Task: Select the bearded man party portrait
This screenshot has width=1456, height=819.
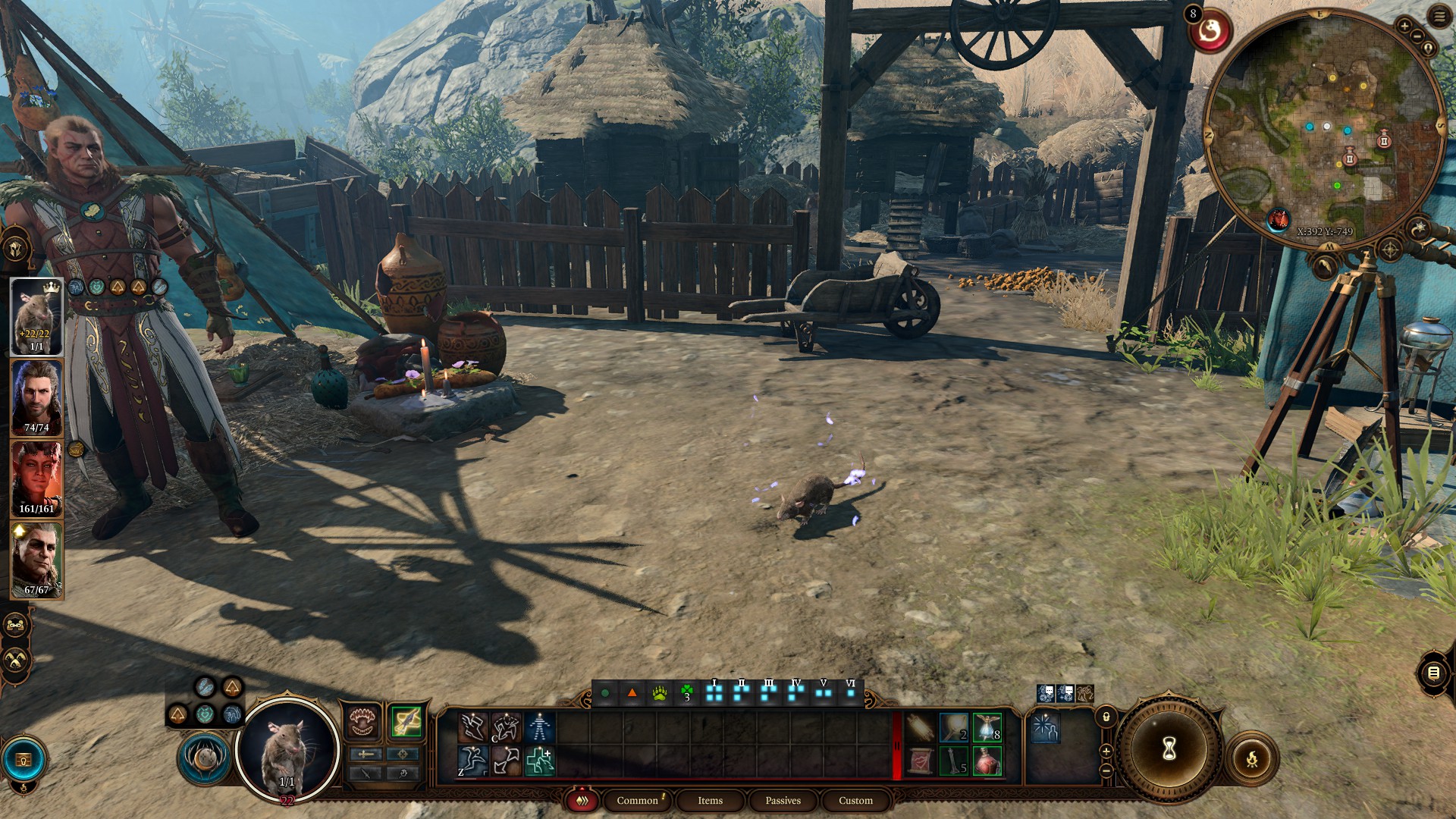Action: pyautogui.click(x=36, y=397)
